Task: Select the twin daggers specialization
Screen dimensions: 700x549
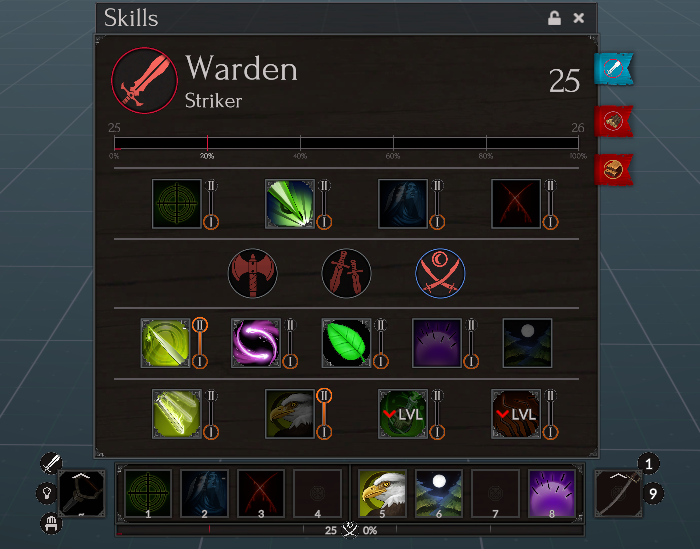Action: click(346, 273)
